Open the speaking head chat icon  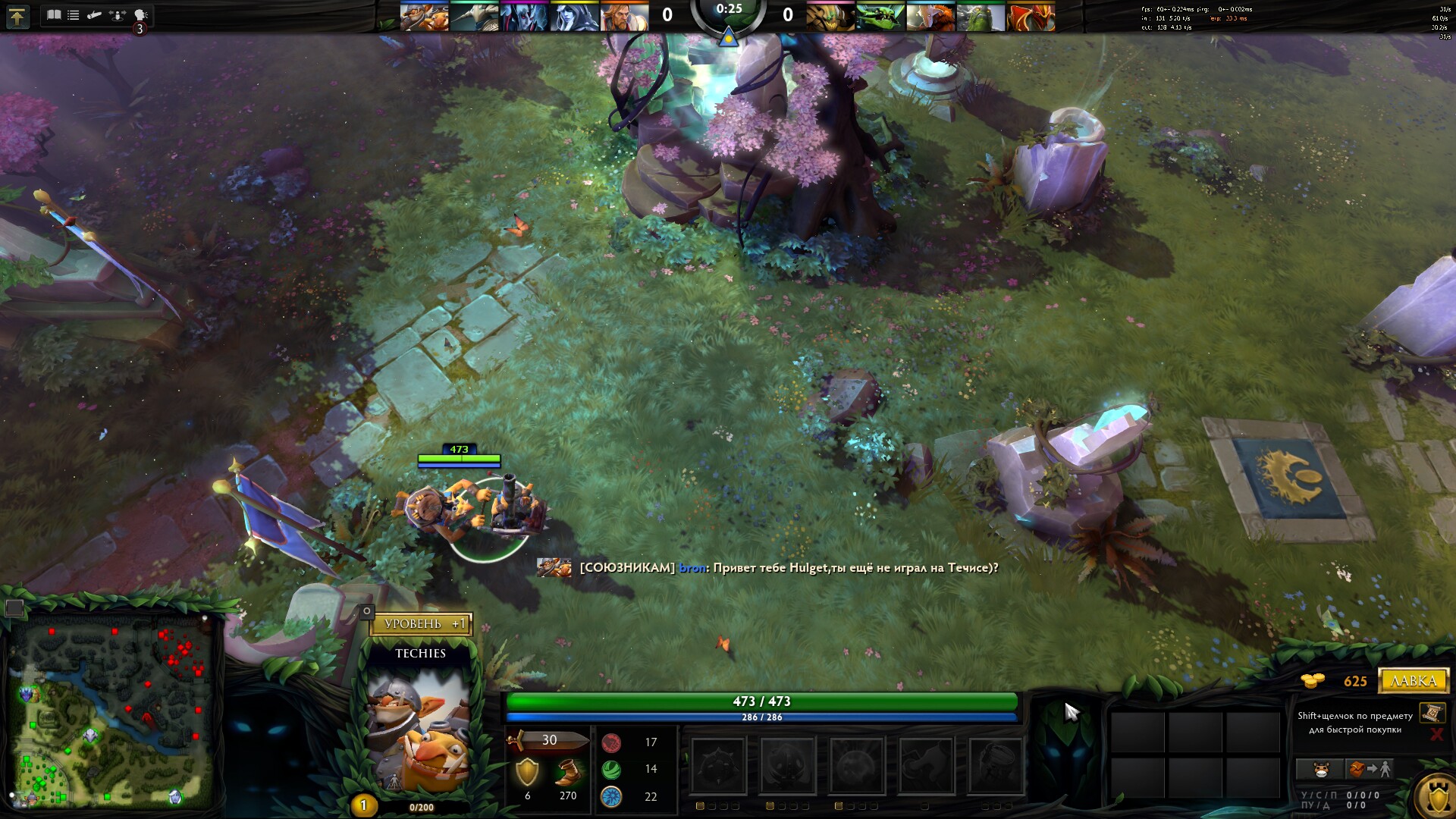pos(140,14)
